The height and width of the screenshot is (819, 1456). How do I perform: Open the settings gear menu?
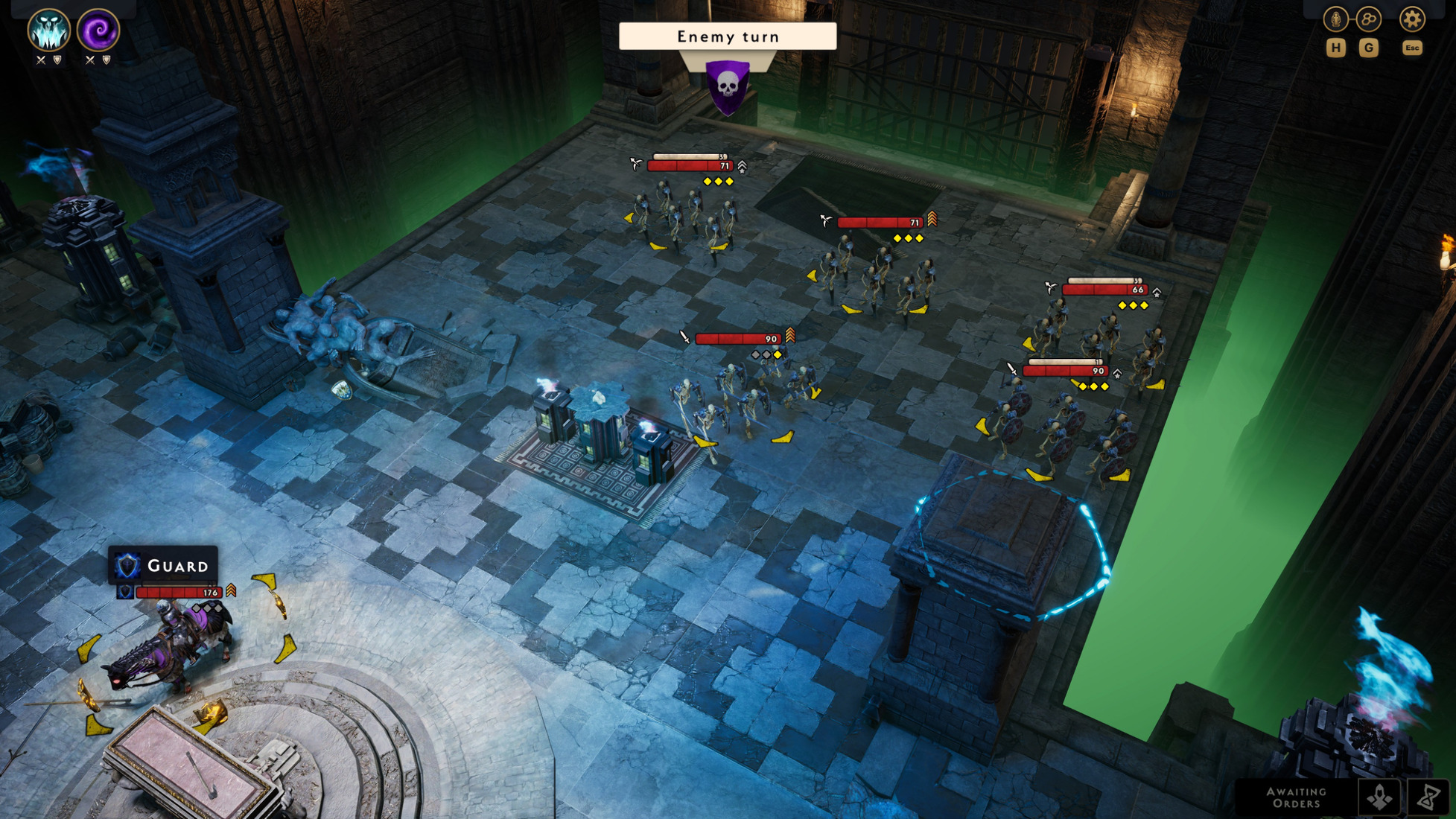click(1411, 19)
